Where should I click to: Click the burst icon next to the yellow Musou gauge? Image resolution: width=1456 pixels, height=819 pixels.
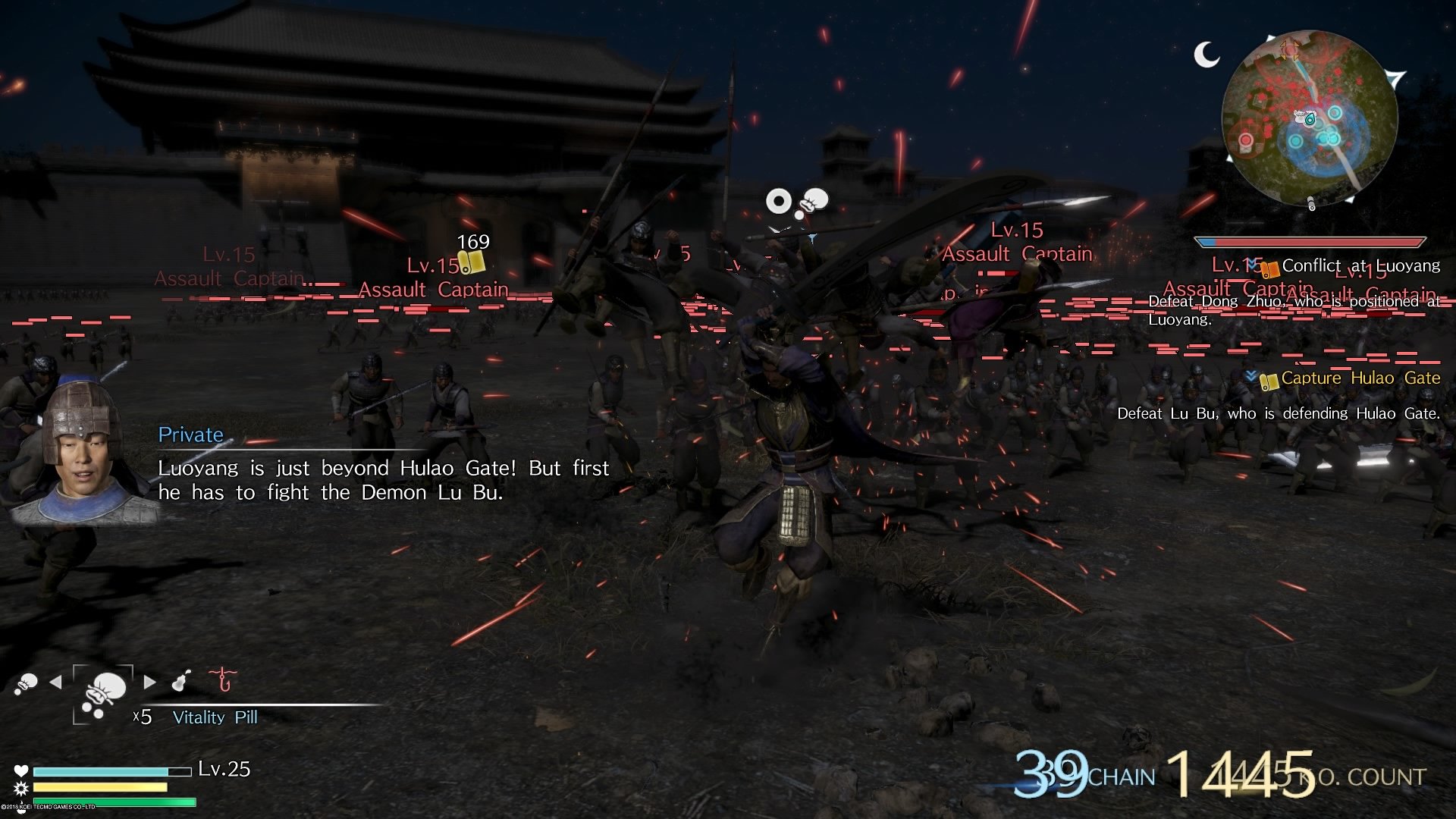pos(21,789)
